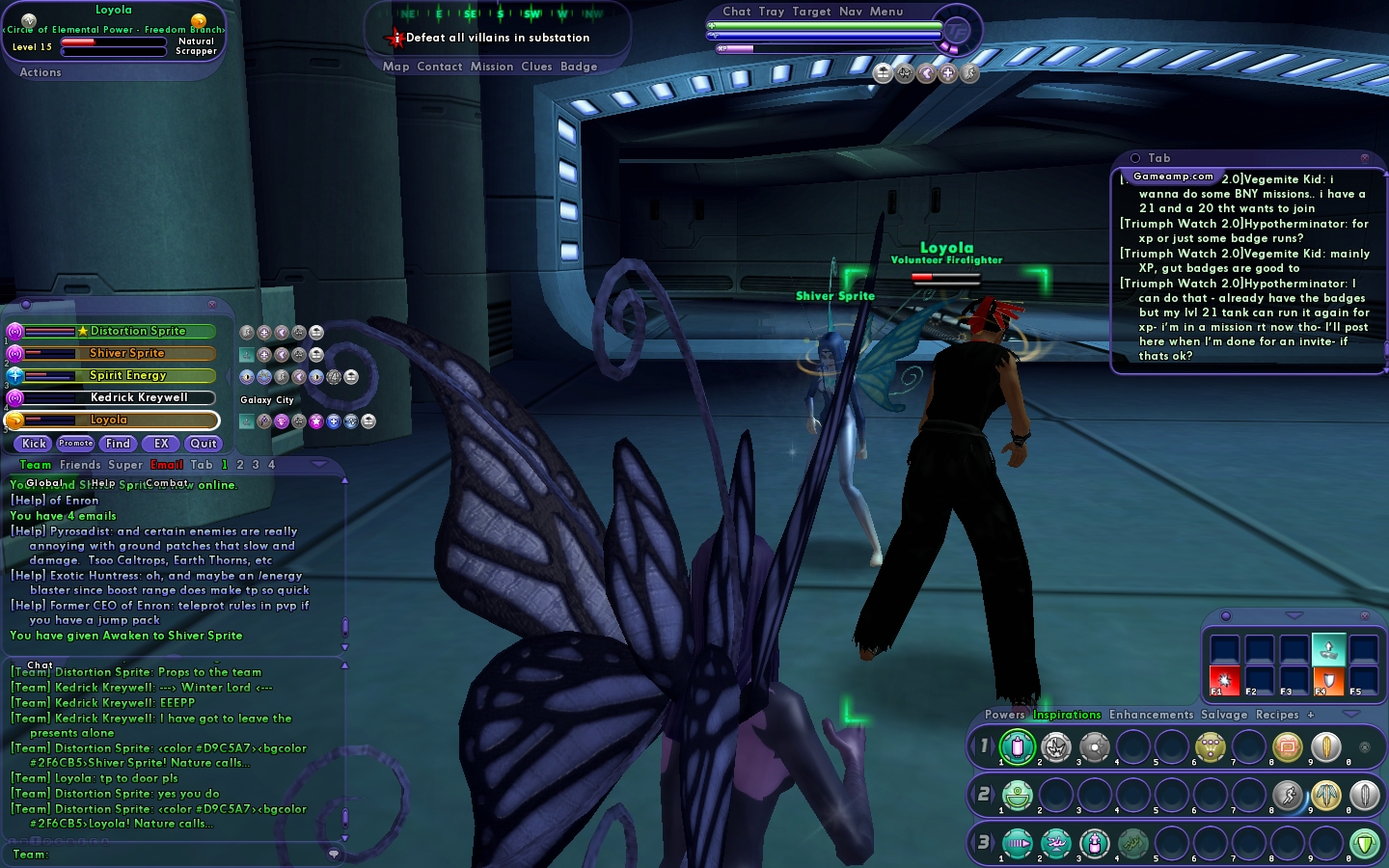Open the Contact list
The width and height of the screenshot is (1389, 868).
point(440,67)
